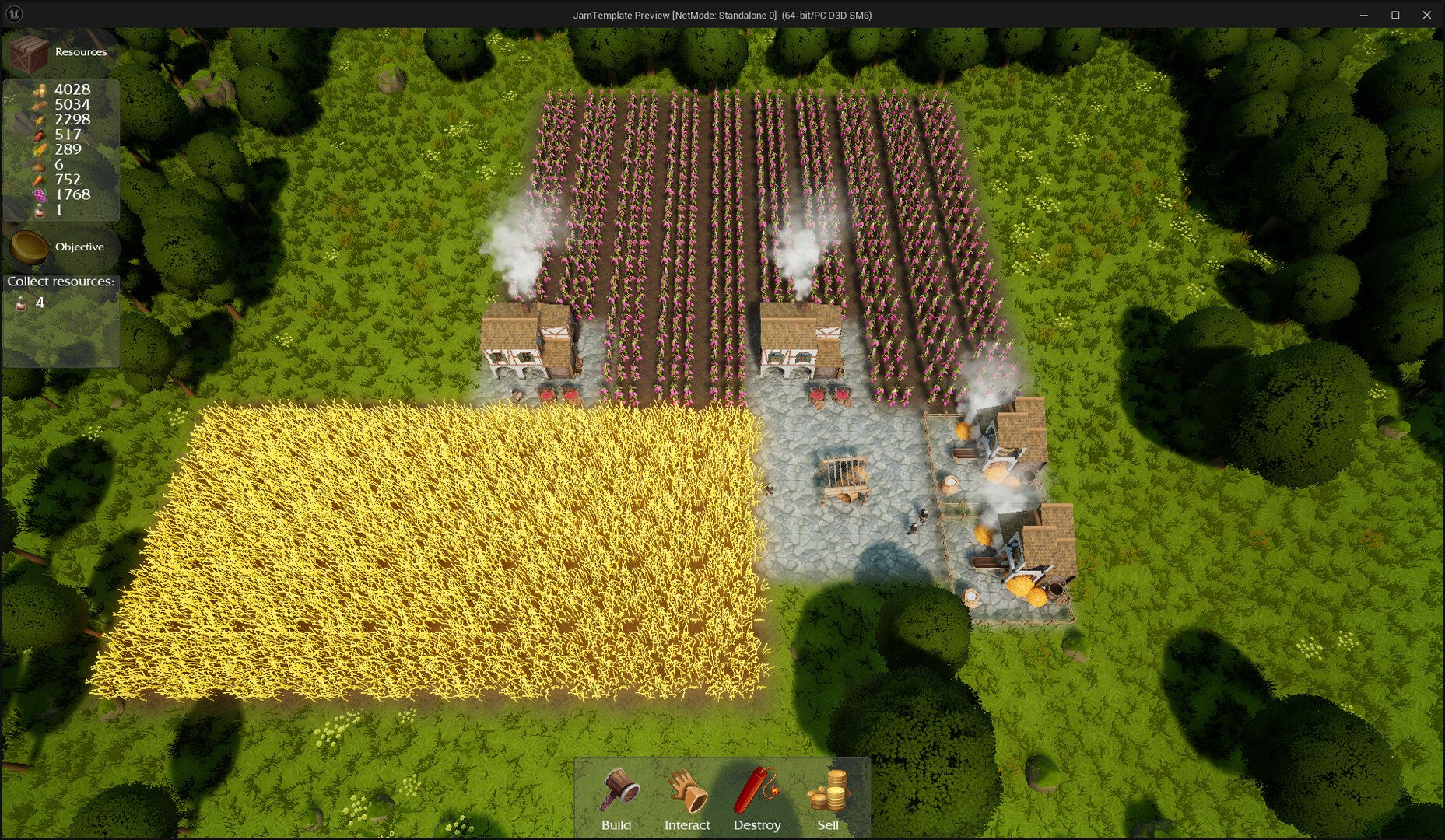This screenshot has width=1445, height=840.
Task: Toggle the Objective panel button
Action: pyautogui.click(x=31, y=247)
